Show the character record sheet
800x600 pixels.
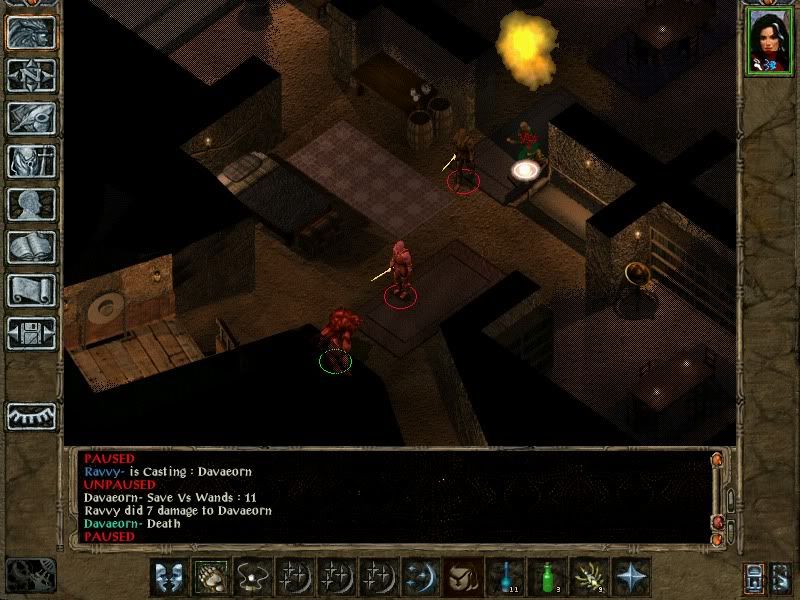(31, 204)
